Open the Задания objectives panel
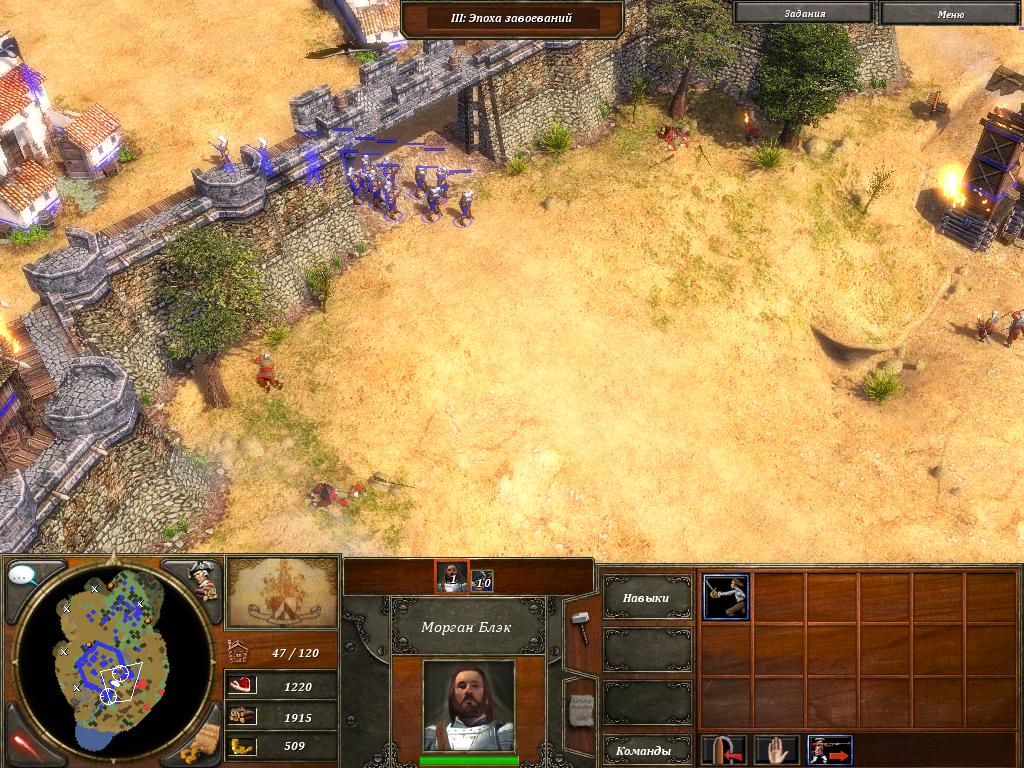The height and width of the screenshot is (768, 1024). point(804,14)
